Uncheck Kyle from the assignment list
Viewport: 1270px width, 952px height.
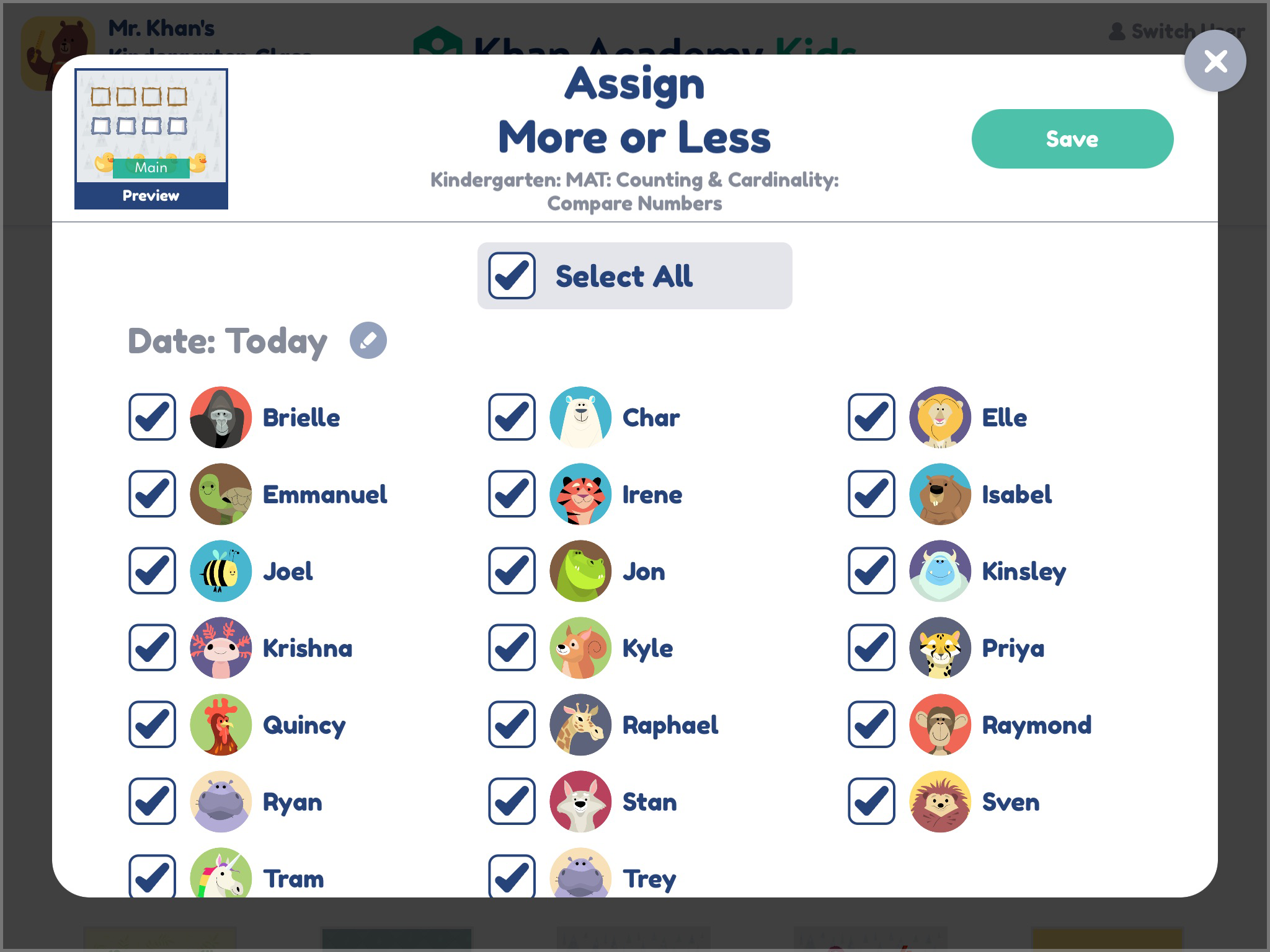(x=511, y=648)
